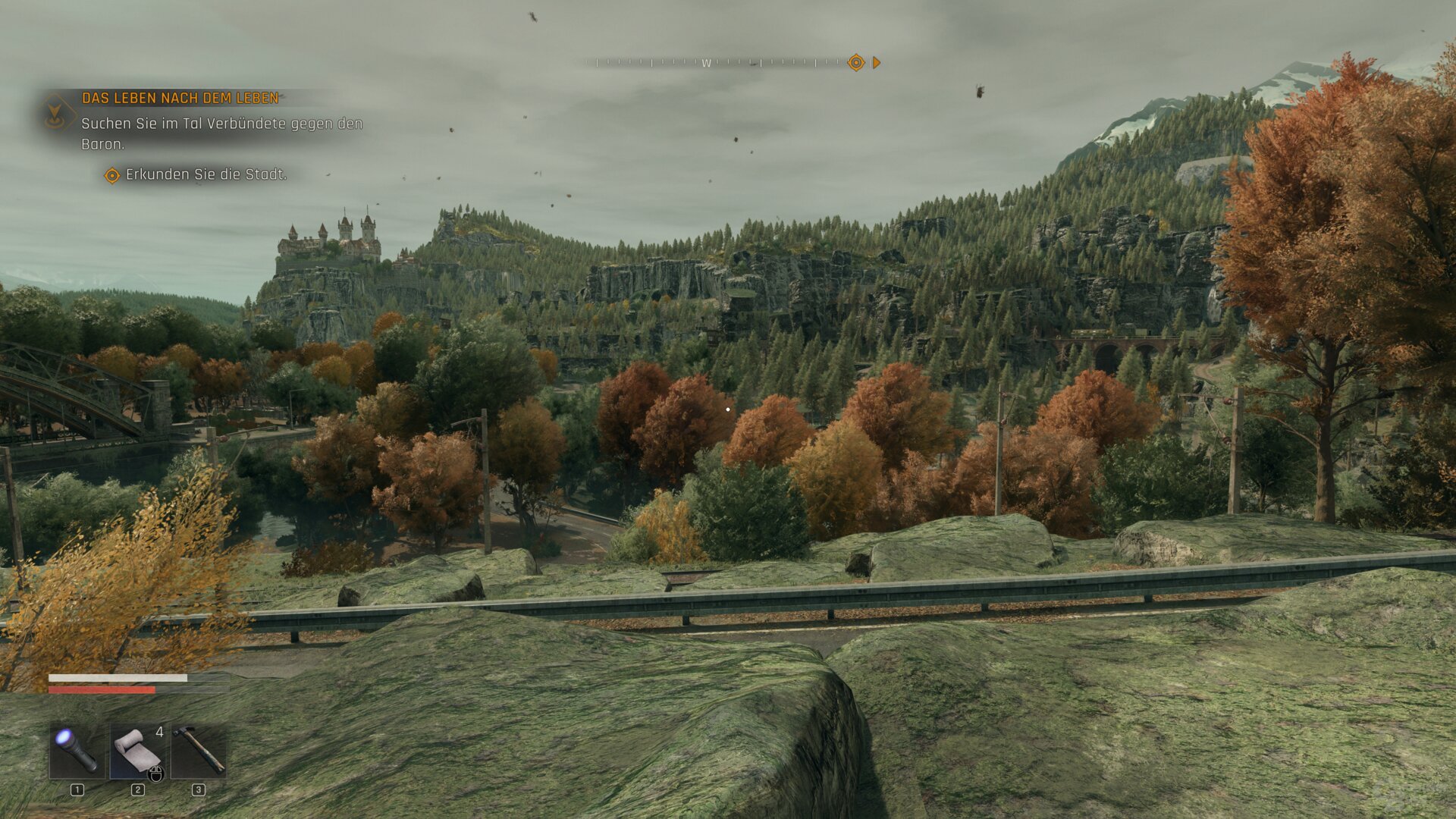Viewport: 1456px width, 819px height.
Task: Click the 'W' direction marker on the compass
Action: click(708, 63)
